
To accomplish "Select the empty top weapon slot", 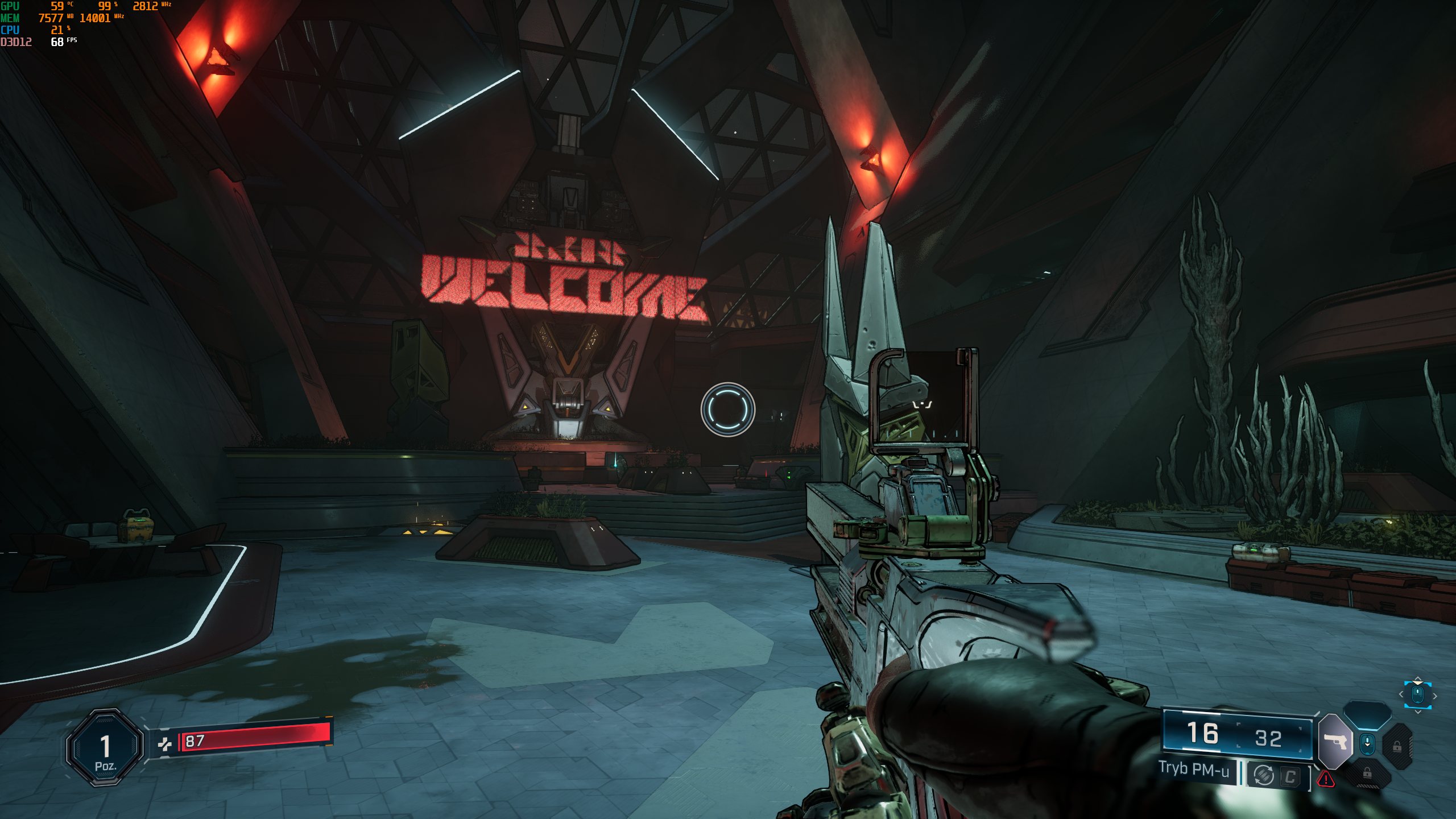I will [x=1367, y=715].
